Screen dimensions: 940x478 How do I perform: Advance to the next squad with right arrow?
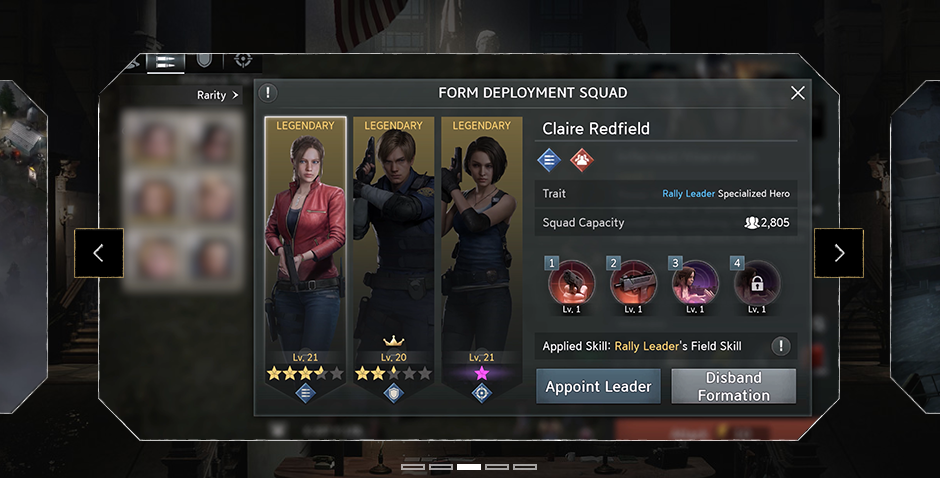click(x=838, y=253)
